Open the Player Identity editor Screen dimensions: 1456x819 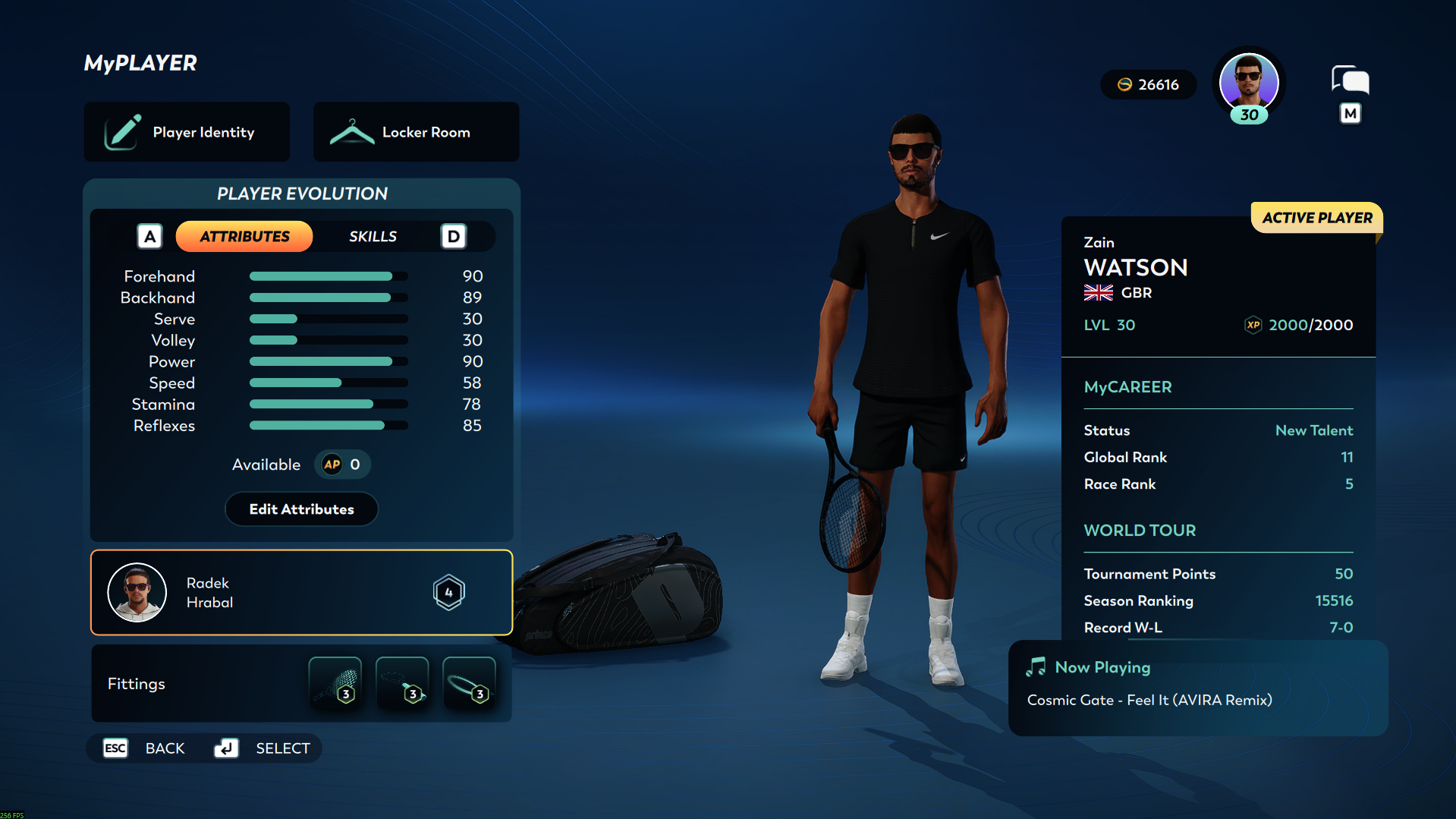187,132
